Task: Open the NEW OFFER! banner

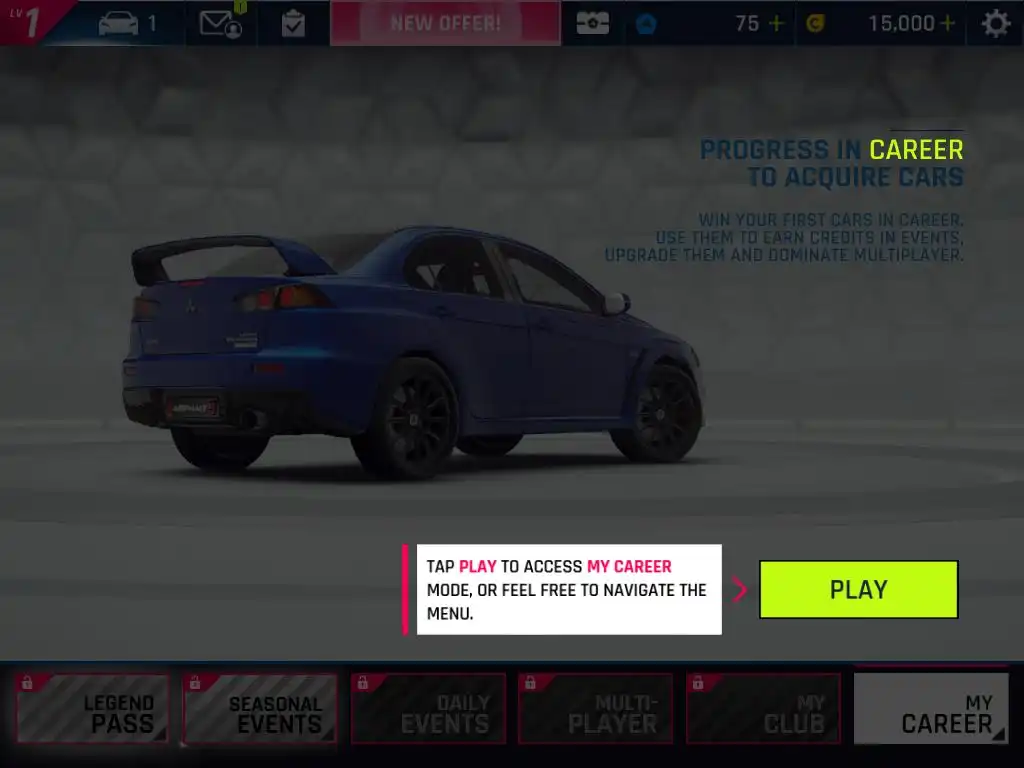Action: pos(445,23)
